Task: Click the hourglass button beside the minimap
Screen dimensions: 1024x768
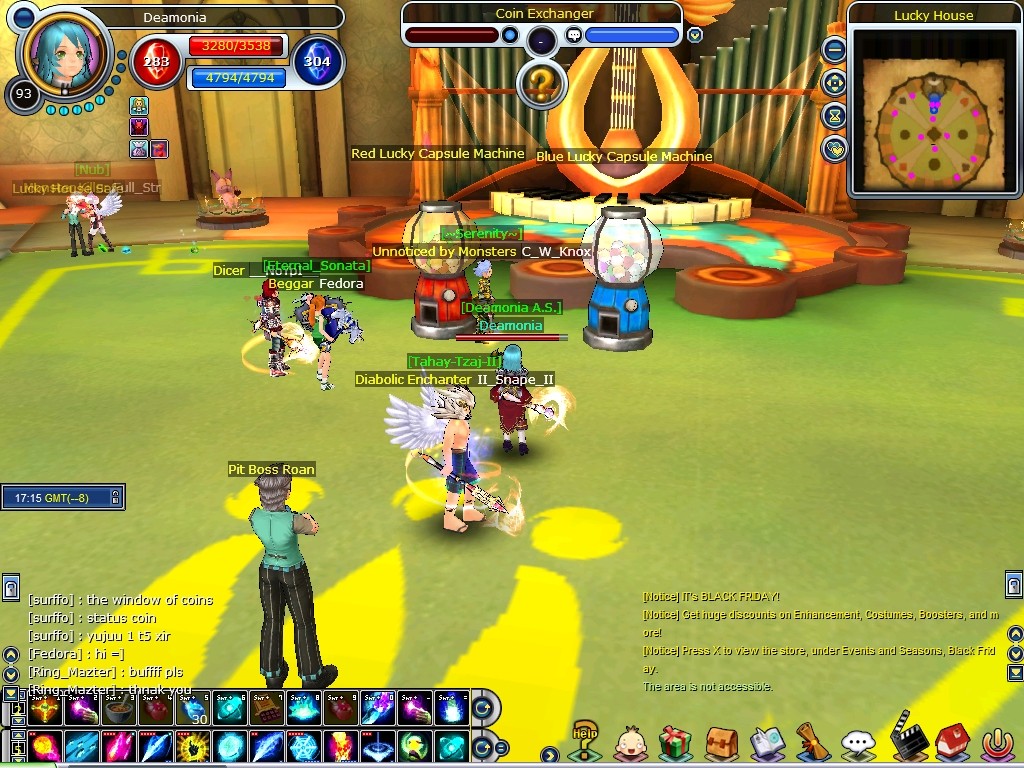Action: [834, 116]
